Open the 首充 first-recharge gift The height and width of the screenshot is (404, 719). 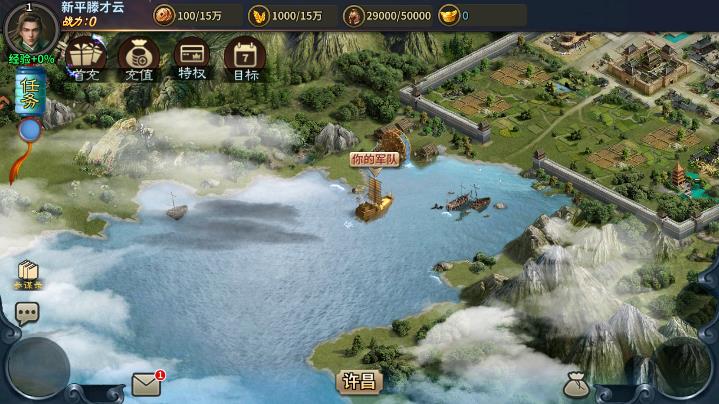86,58
